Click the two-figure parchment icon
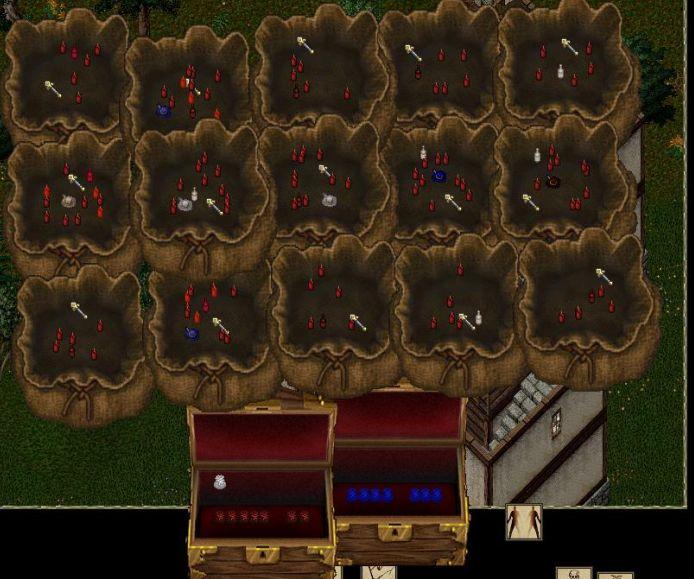Viewport: 694px width, 579px height. (x=523, y=521)
